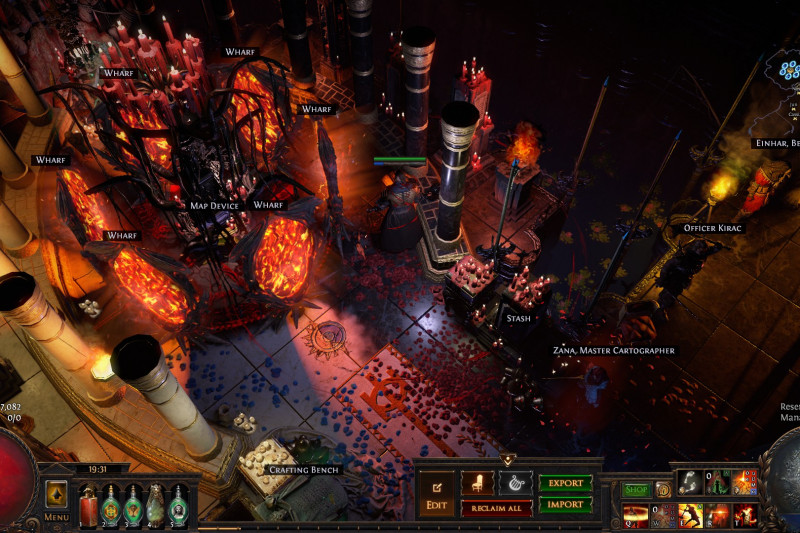Click the round gold icon beside Shop
This screenshot has height=533, width=800.
tap(662, 490)
